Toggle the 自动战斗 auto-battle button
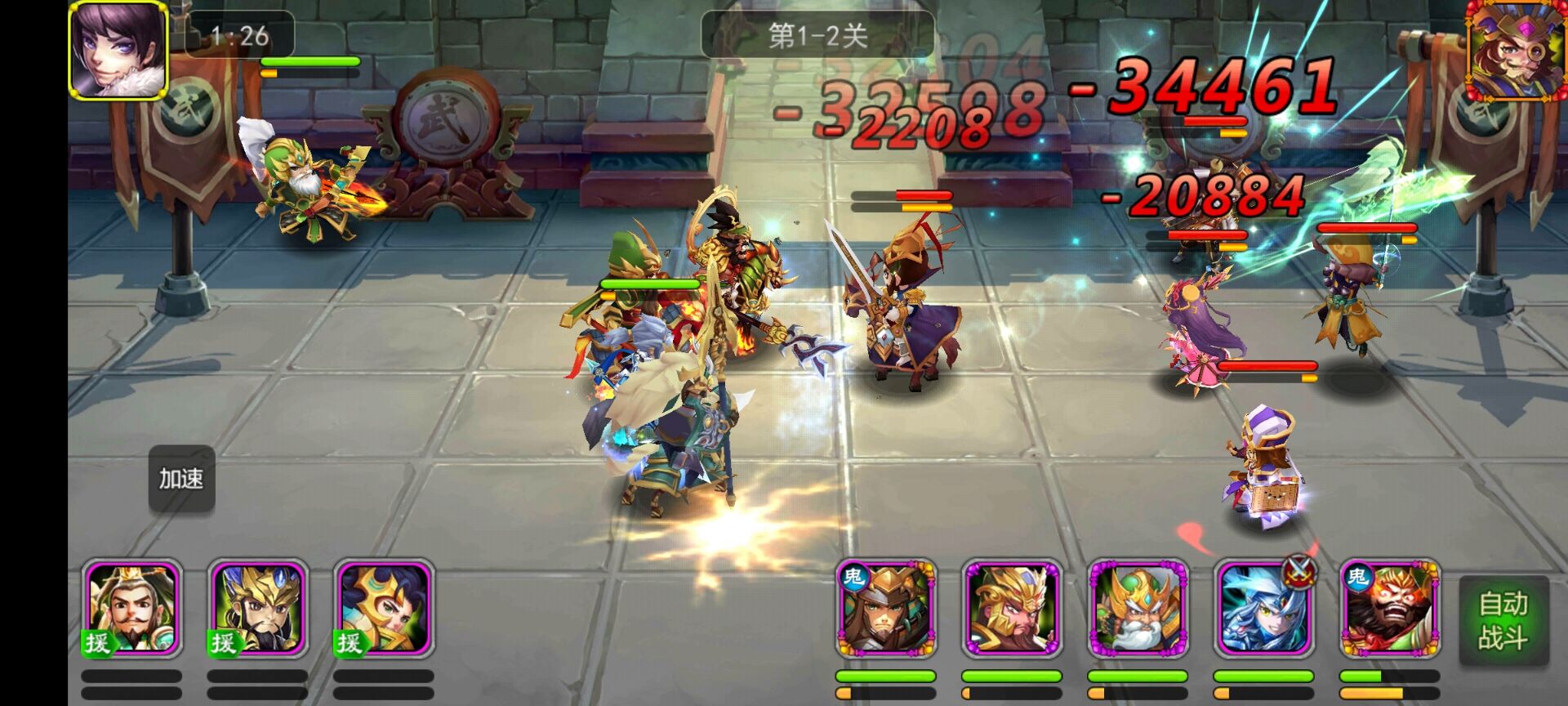 point(1503,619)
